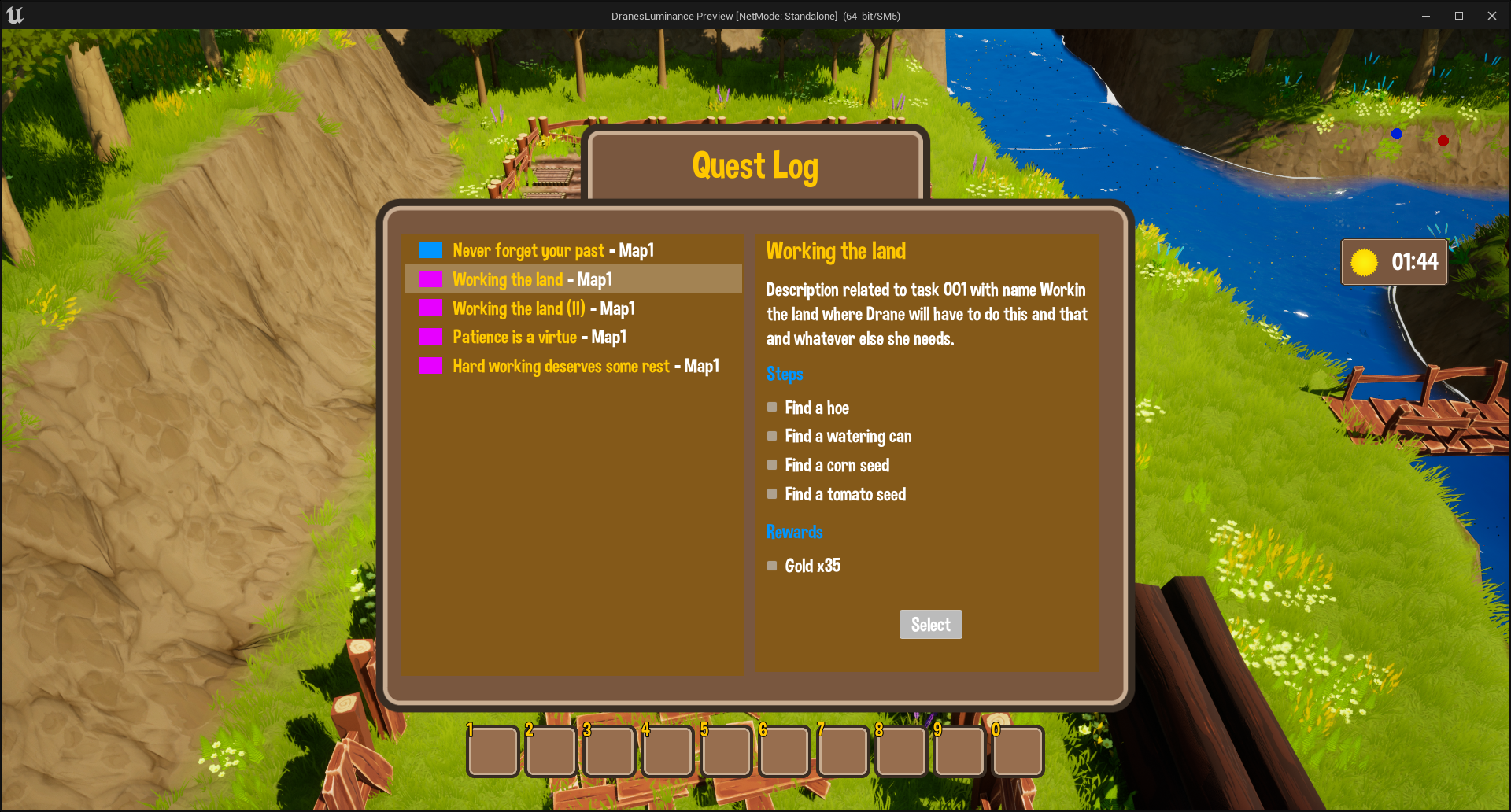Pick the Hard working deserves some rest quest
This screenshot has height=812, width=1511.
click(585, 367)
